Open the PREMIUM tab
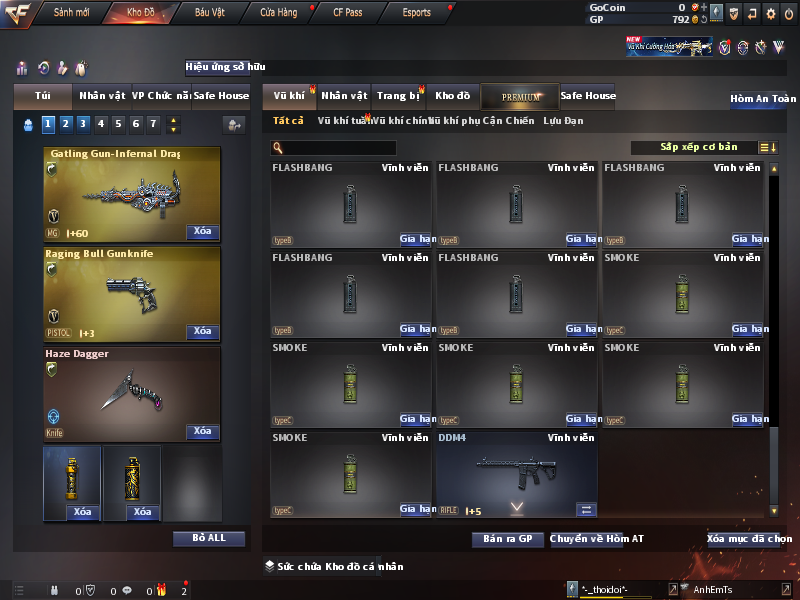Viewport: 800px width, 600px height. 521,96
